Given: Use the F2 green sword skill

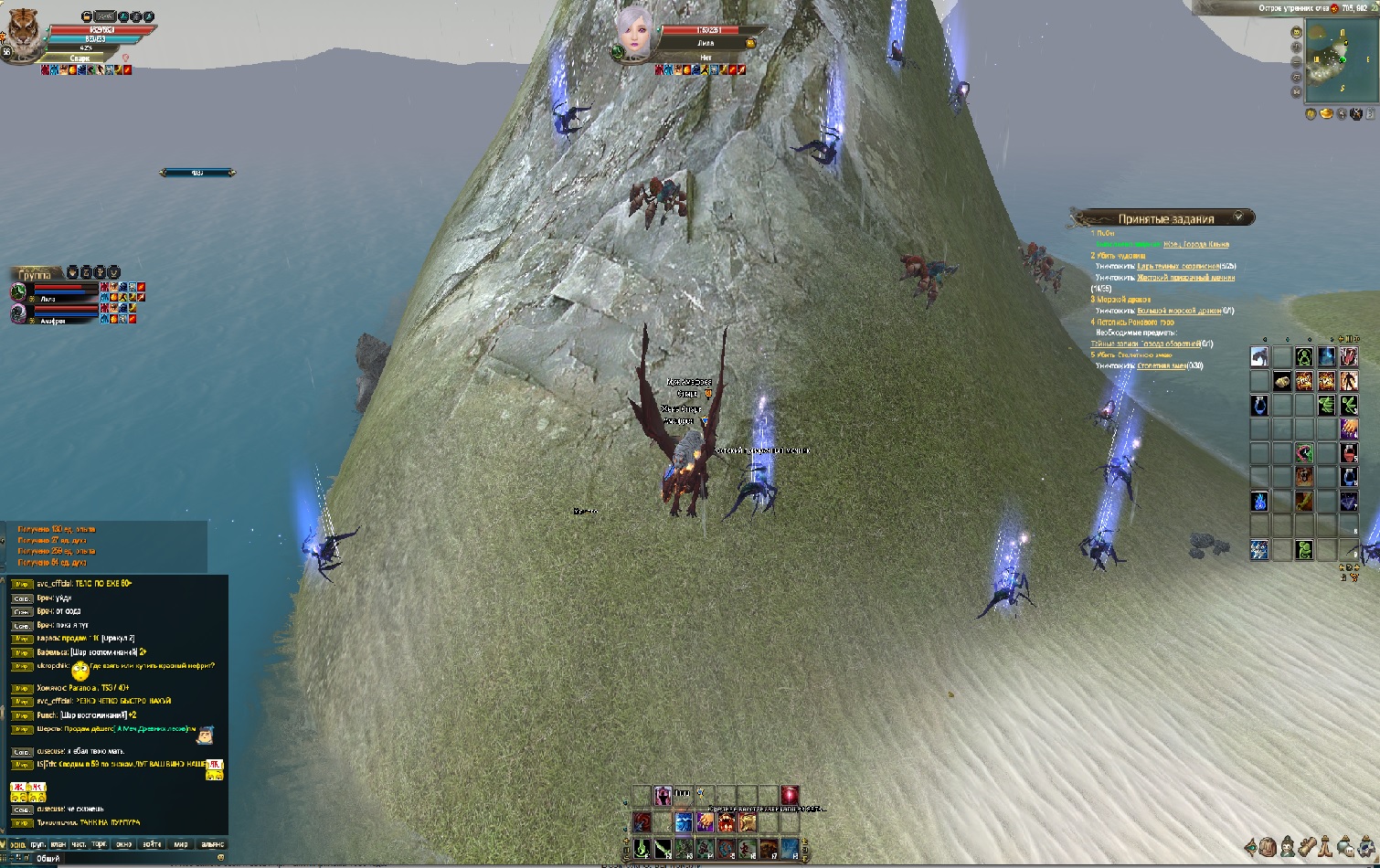Looking at the screenshot, I should (x=663, y=849).
